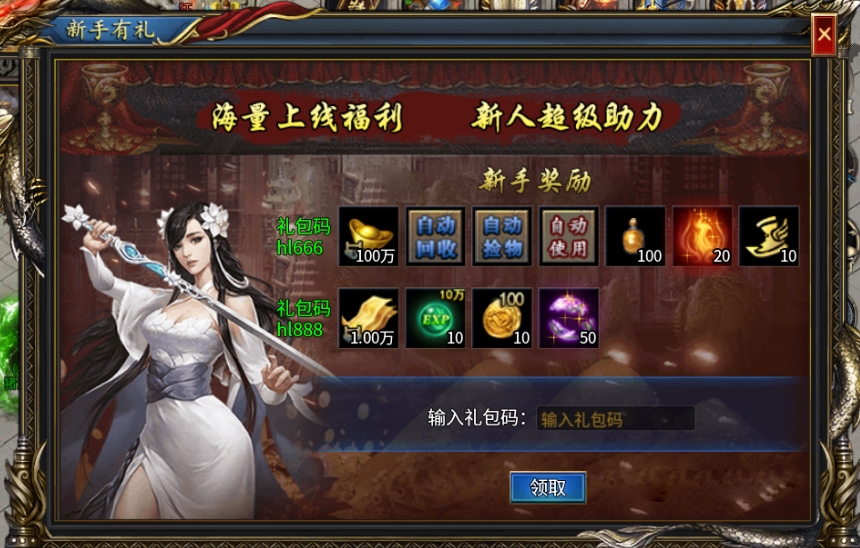The width and height of the screenshot is (860, 548).
Task: Choose the green EXP orb reward
Action: pyautogui.click(x=435, y=318)
